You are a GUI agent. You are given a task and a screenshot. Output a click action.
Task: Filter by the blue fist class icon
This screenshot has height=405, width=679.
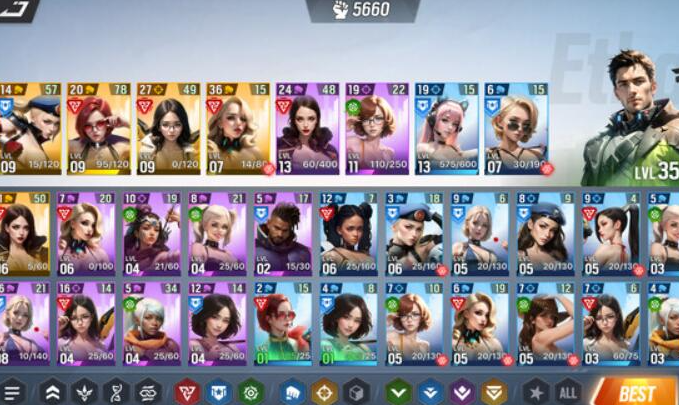click(291, 392)
